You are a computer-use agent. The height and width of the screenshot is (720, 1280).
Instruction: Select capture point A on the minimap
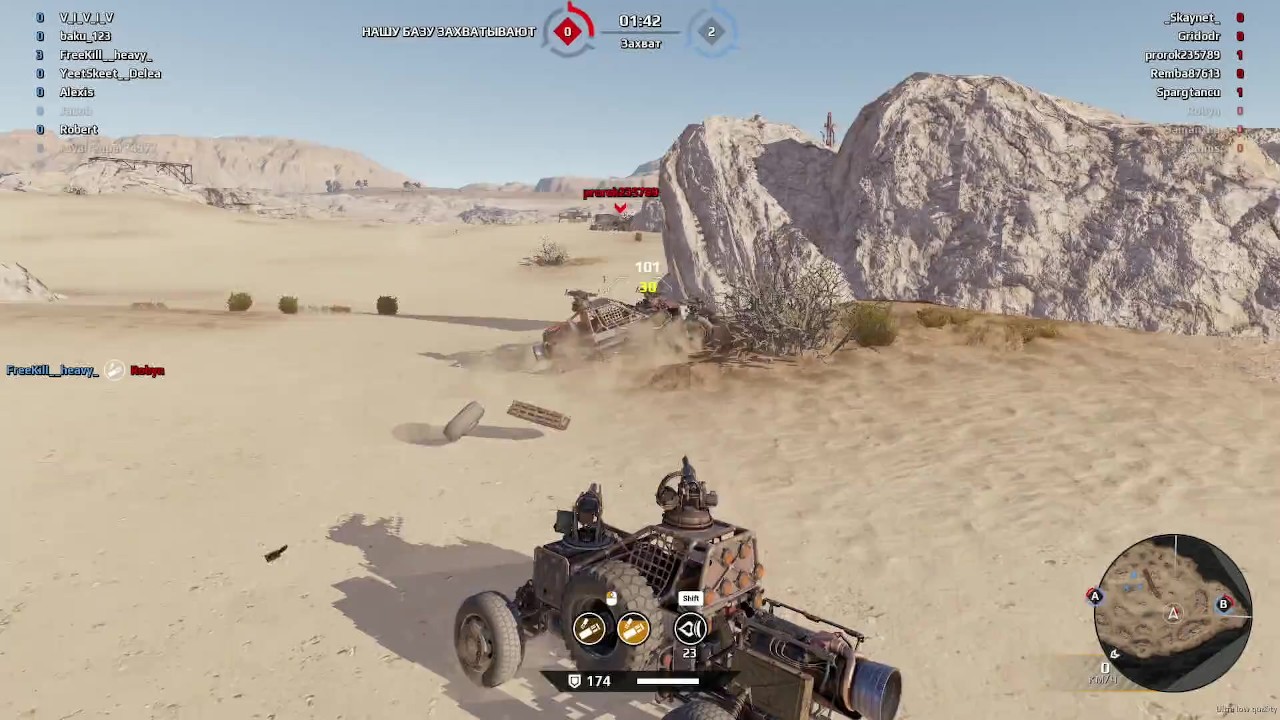pos(1094,596)
